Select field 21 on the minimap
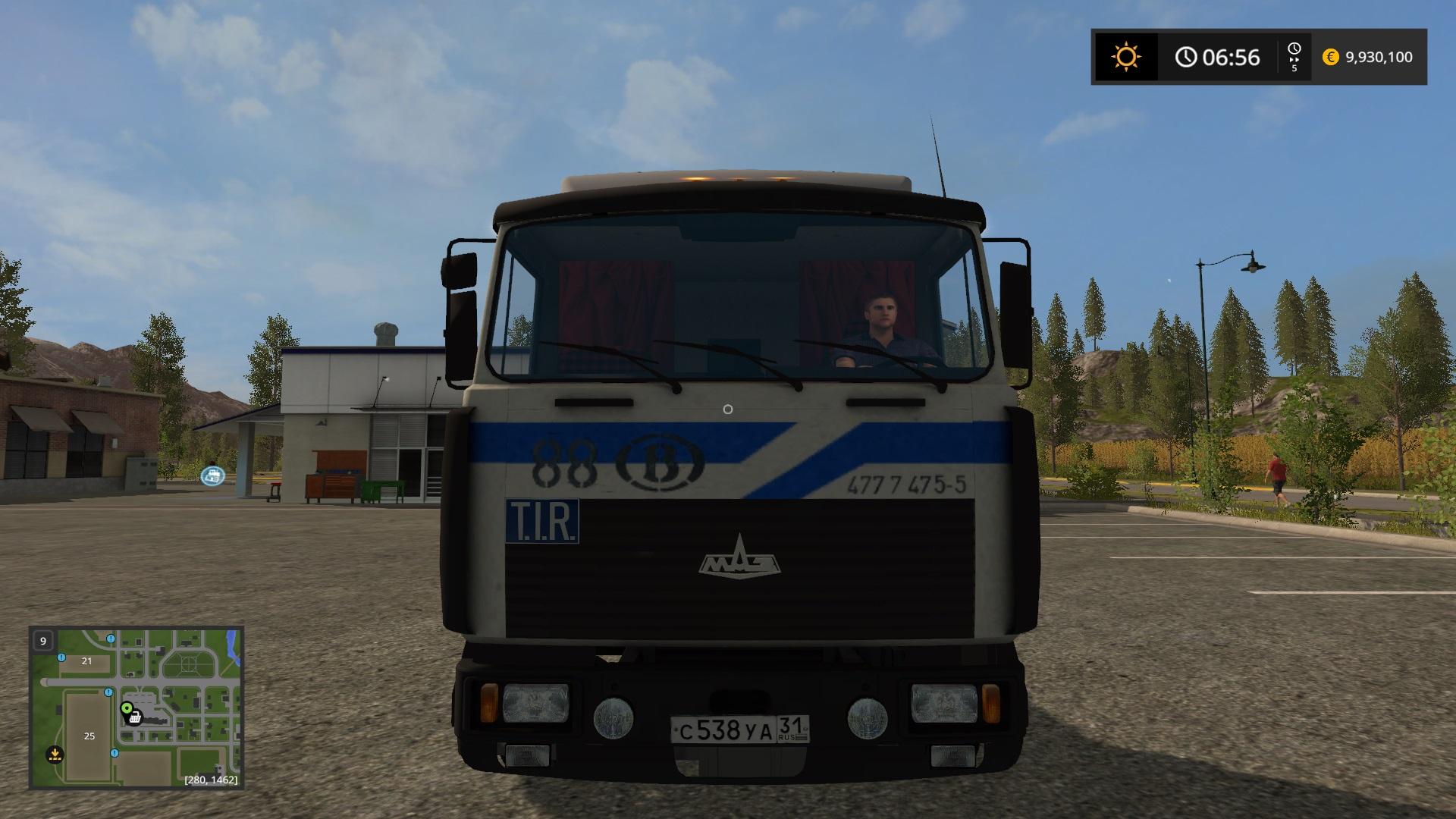The image size is (1456, 819). coord(86,661)
